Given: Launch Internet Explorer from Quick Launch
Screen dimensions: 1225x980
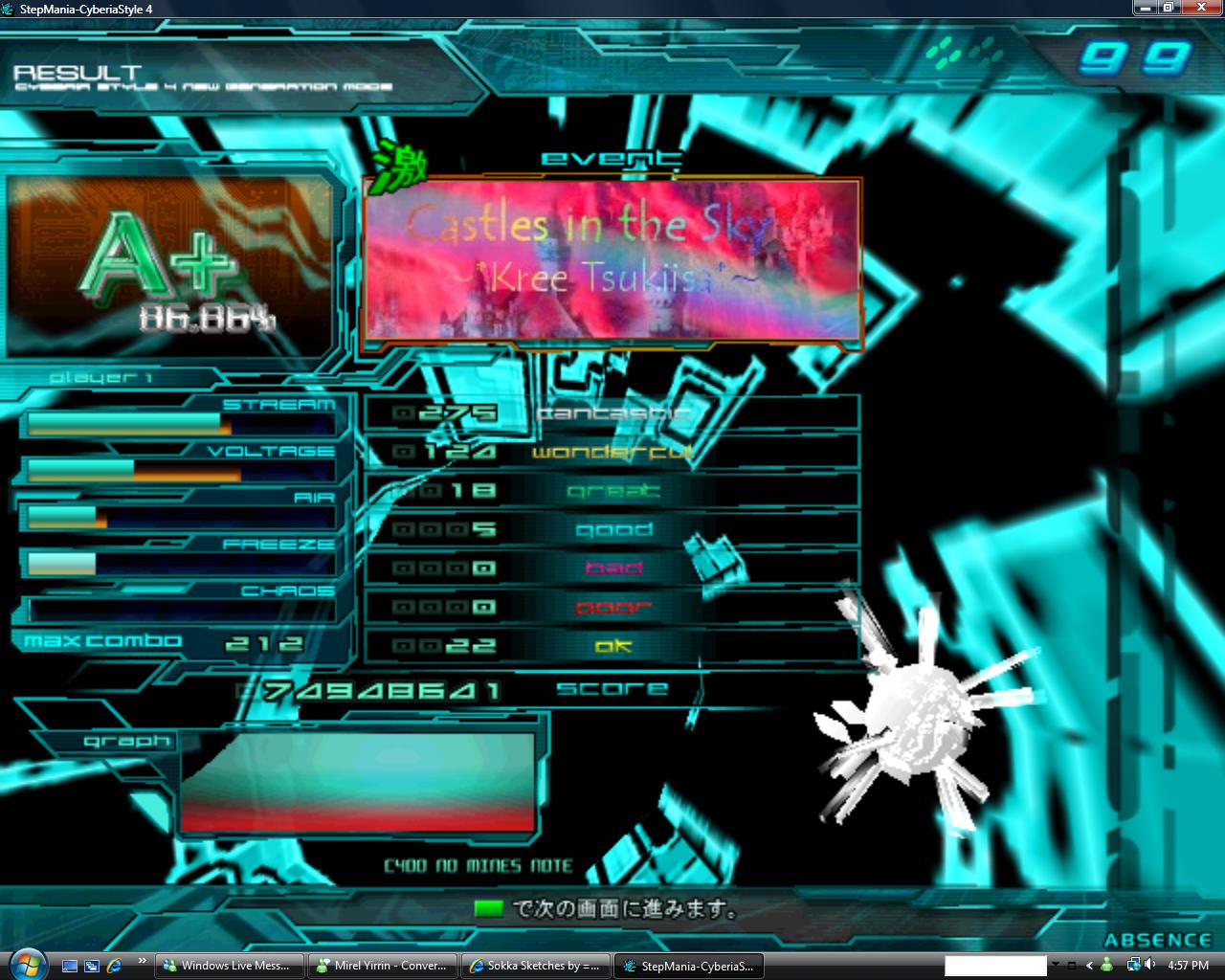Looking at the screenshot, I should pyautogui.click(x=115, y=965).
